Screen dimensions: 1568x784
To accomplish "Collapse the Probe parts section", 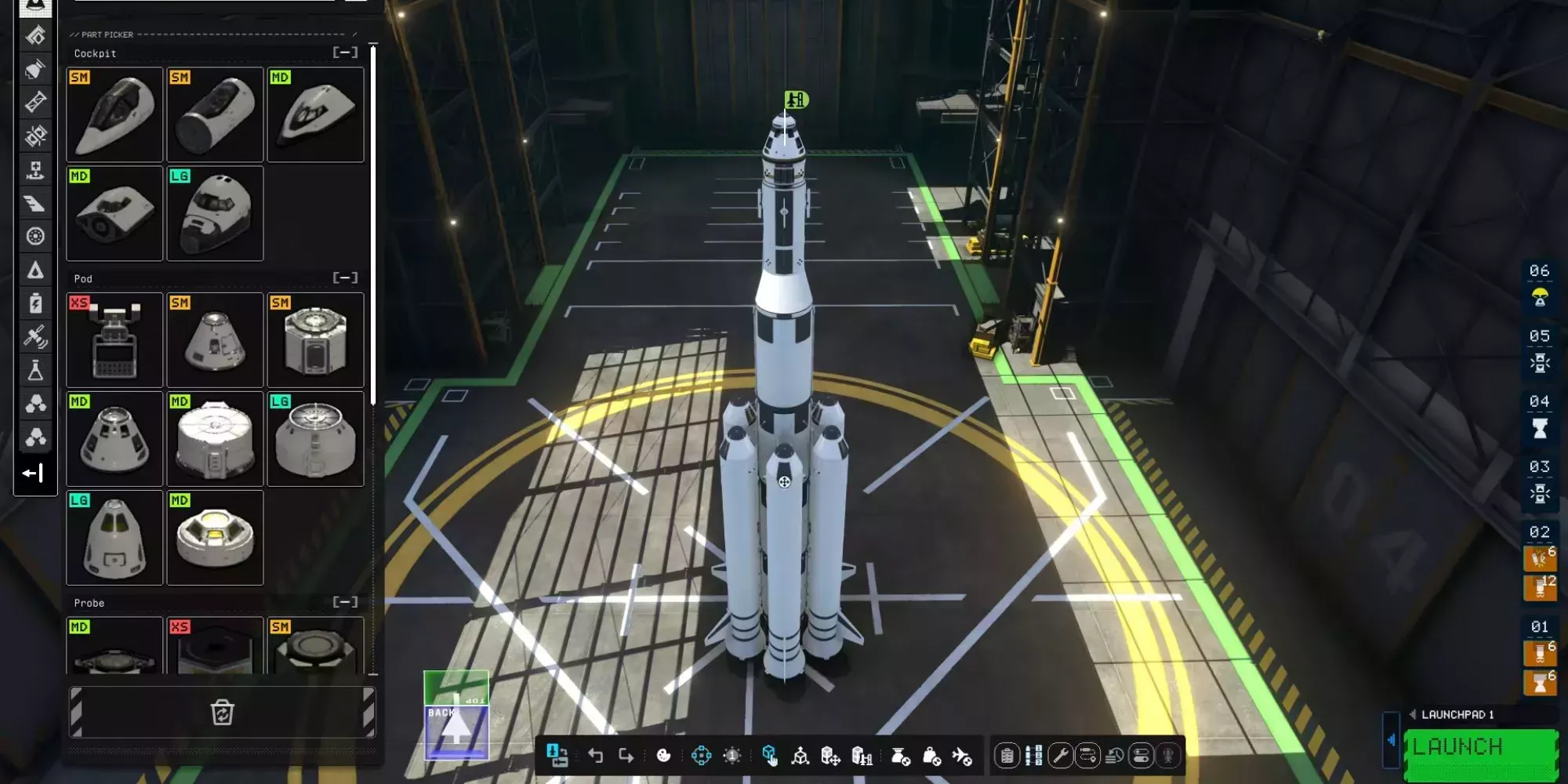I will coord(345,602).
